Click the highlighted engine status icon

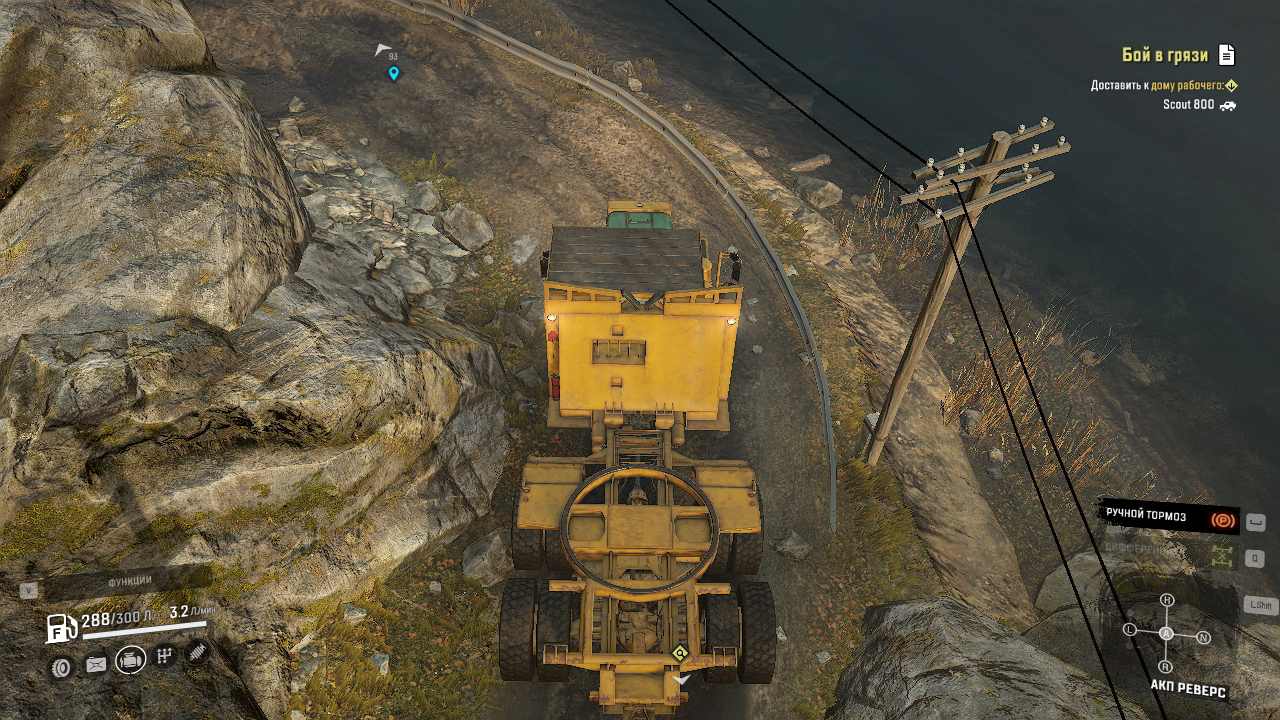click(x=130, y=659)
